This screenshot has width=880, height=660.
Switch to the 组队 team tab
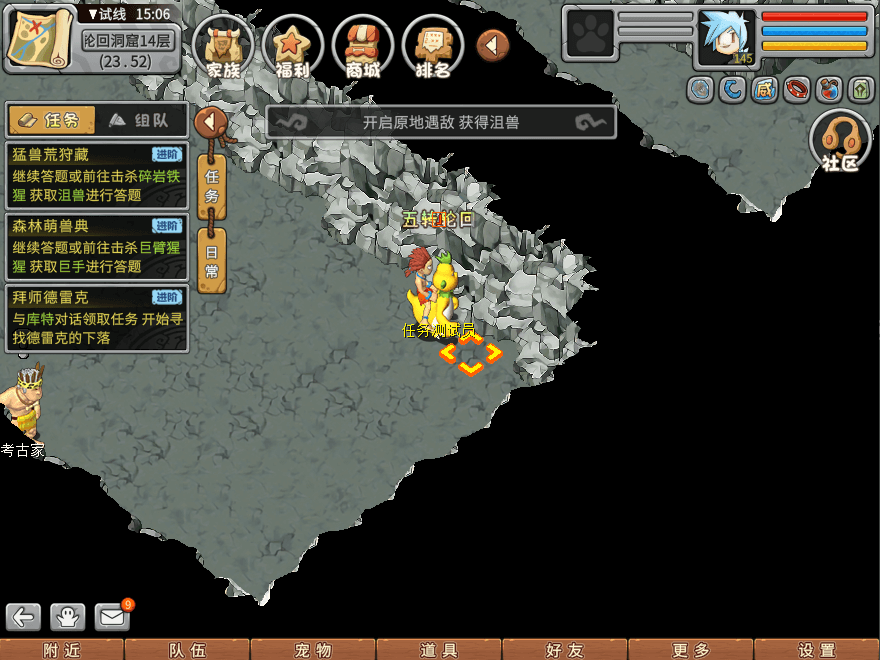point(141,120)
